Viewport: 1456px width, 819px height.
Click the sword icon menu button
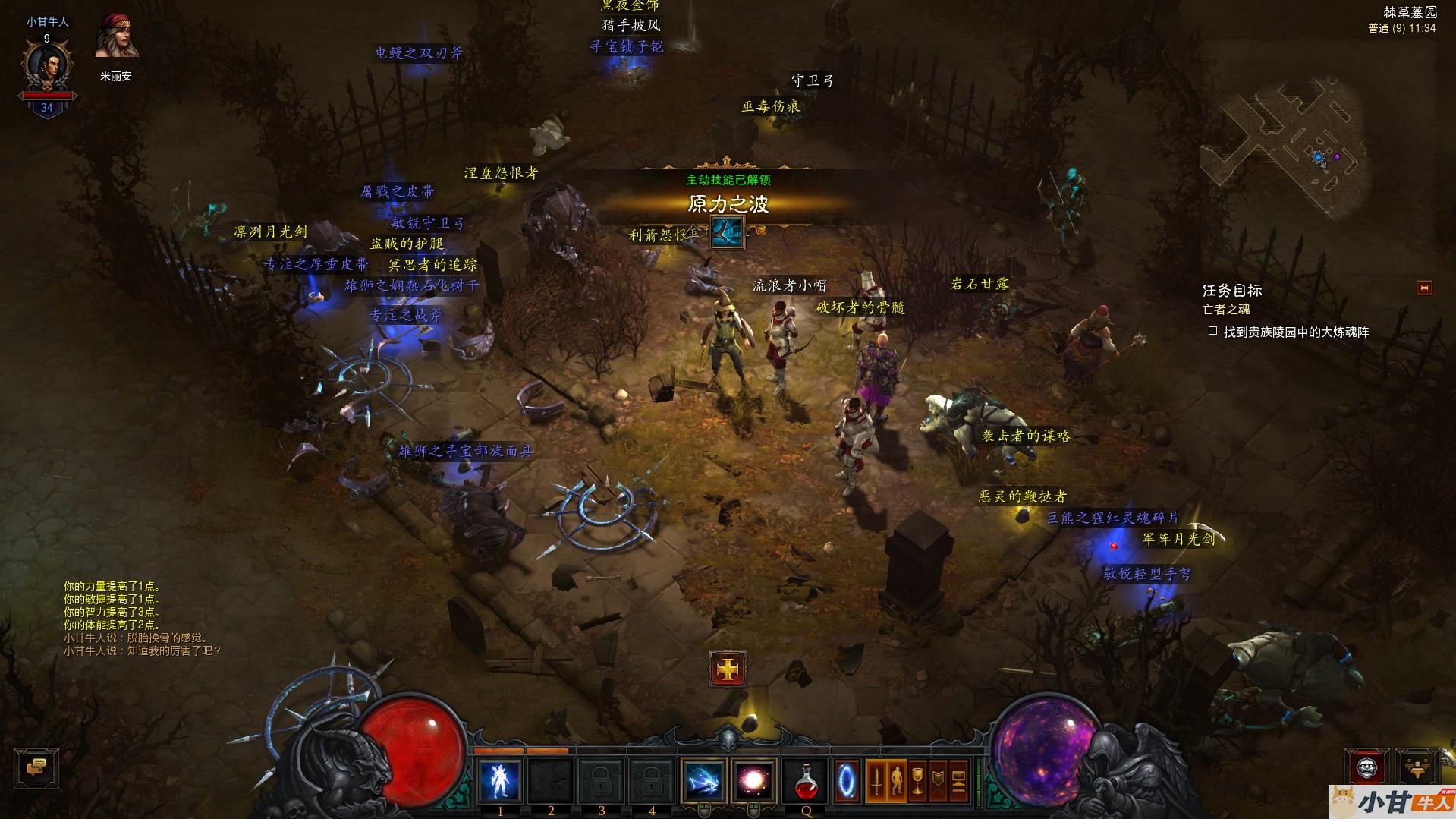[876, 781]
